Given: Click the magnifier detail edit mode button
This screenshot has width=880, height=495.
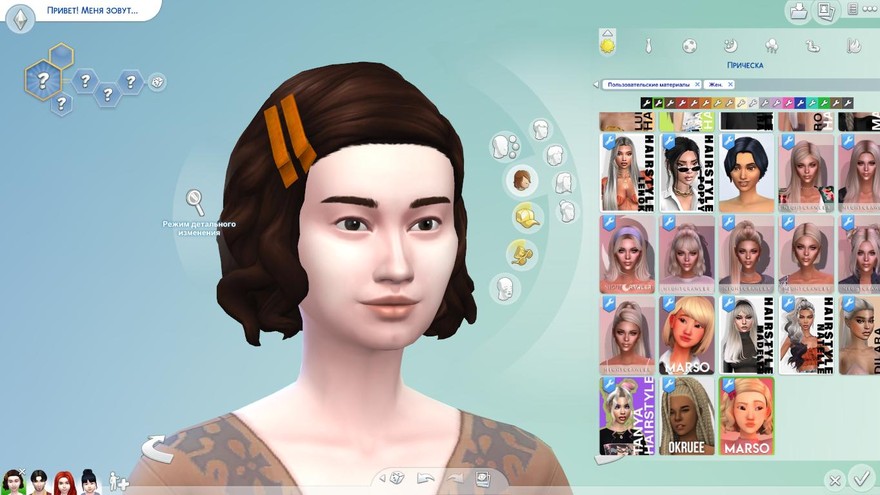Looking at the screenshot, I should (x=196, y=202).
